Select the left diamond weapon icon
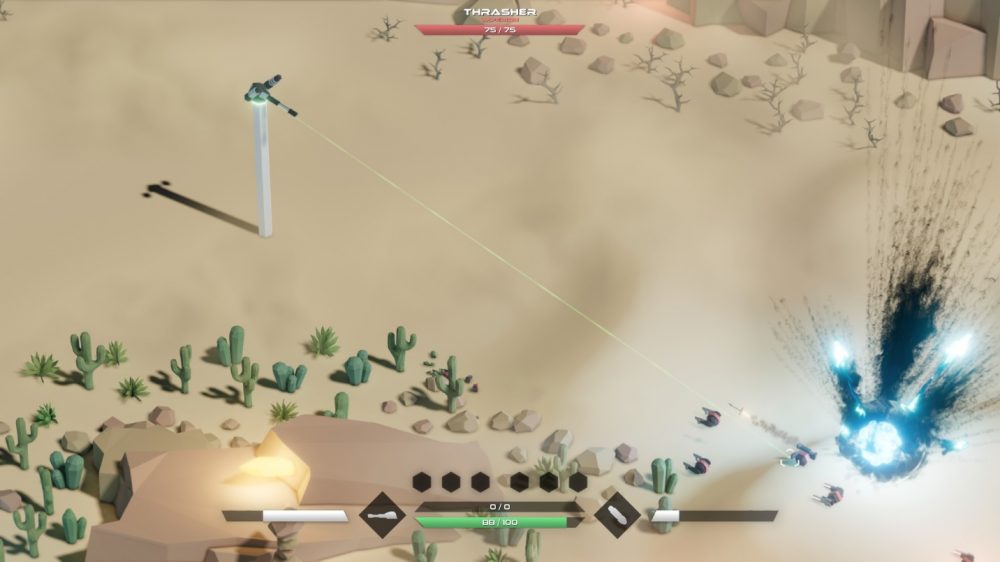This screenshot has width=1000, height=562. click(382, 516)
